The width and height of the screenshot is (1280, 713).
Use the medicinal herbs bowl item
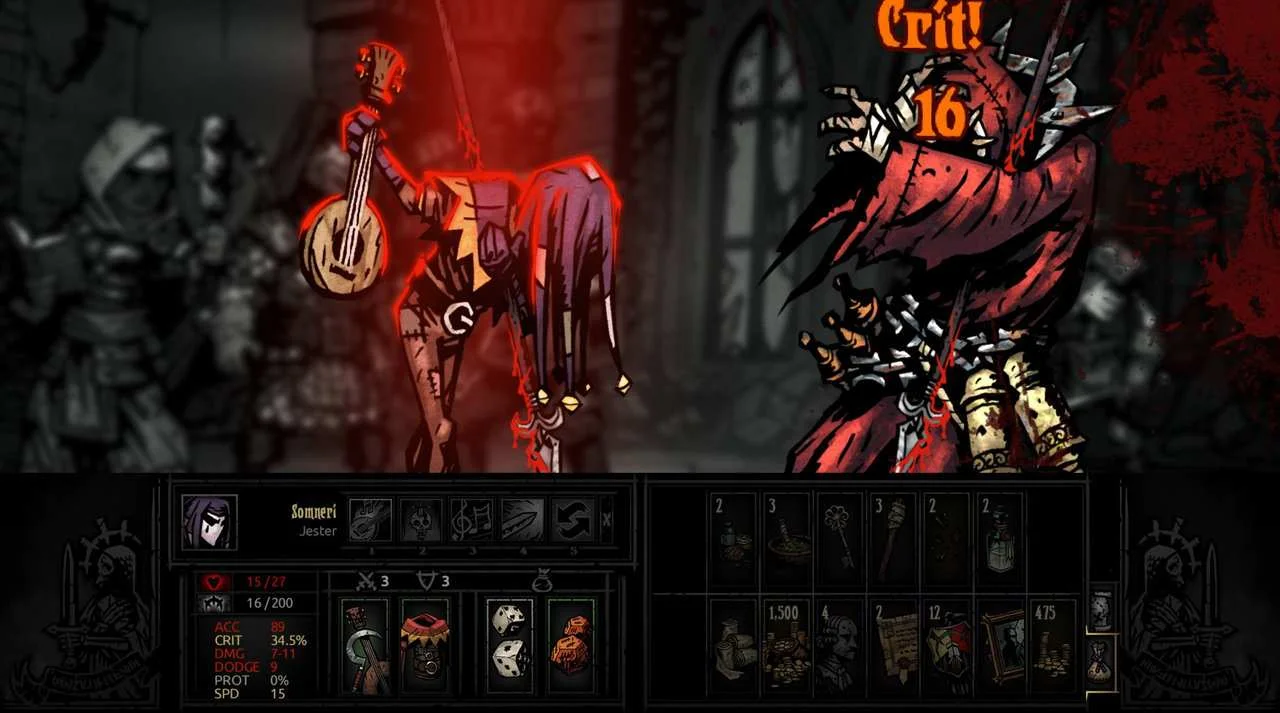click(x=787, y=539)
